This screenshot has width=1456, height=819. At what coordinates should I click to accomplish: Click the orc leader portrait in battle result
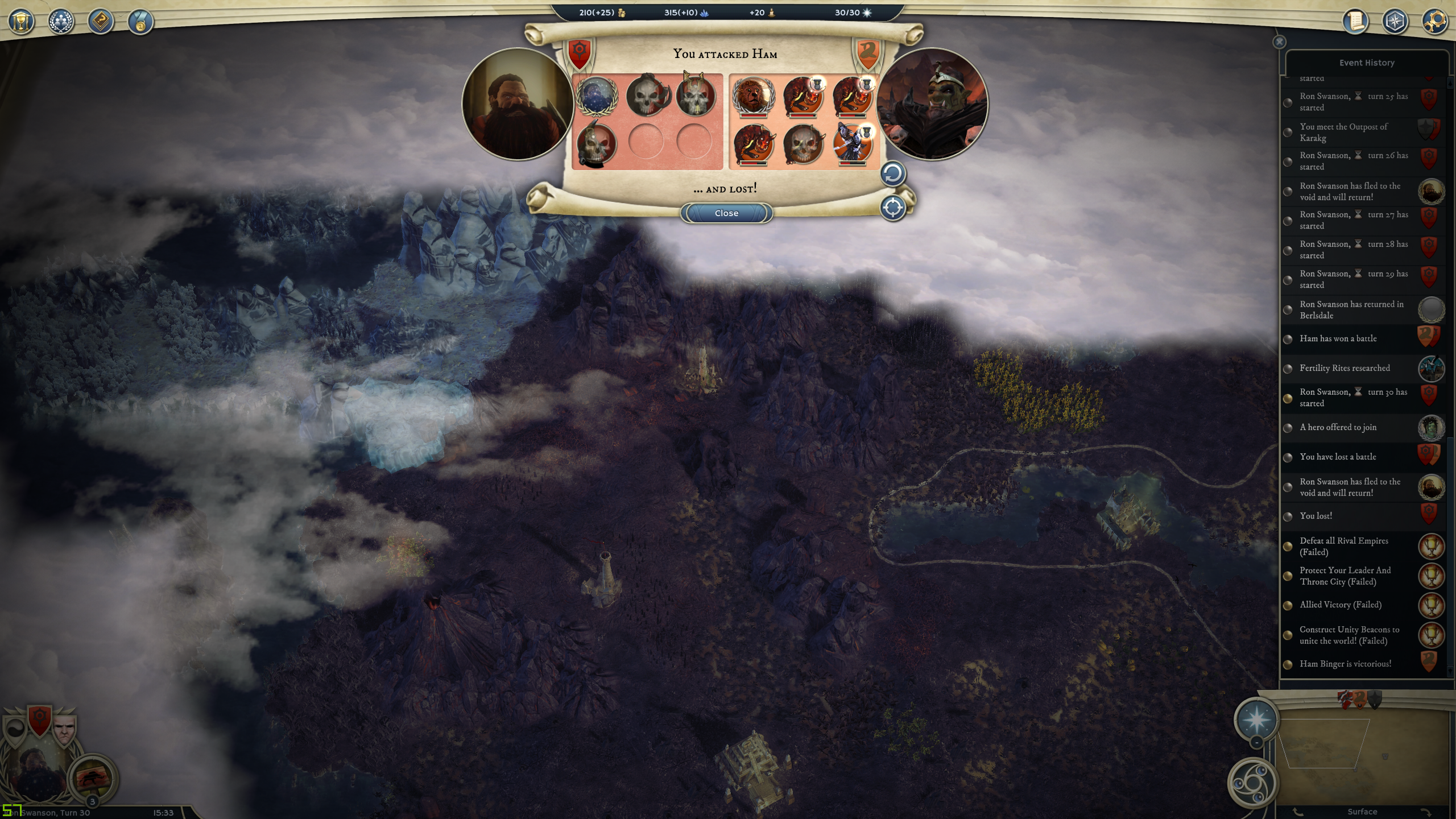[x=932, y=104]
